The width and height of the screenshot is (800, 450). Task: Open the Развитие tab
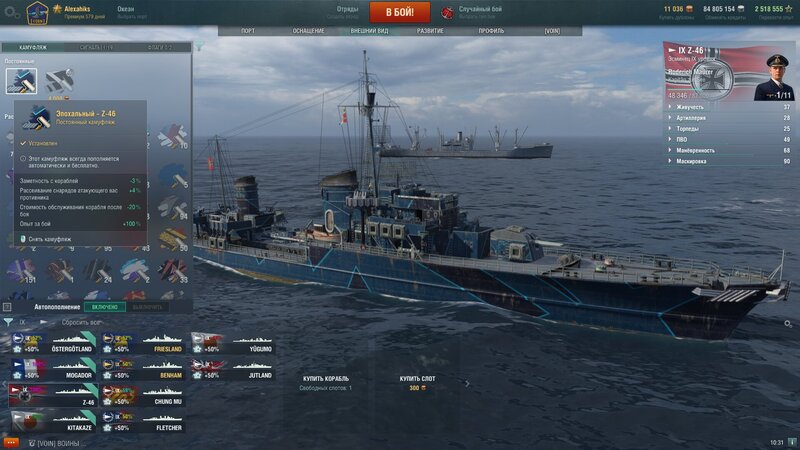(430, 31)
